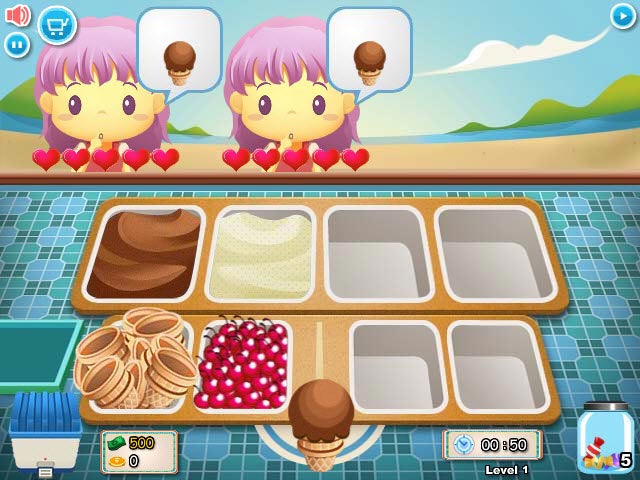Use the candy jar power-up

point(604,442)
